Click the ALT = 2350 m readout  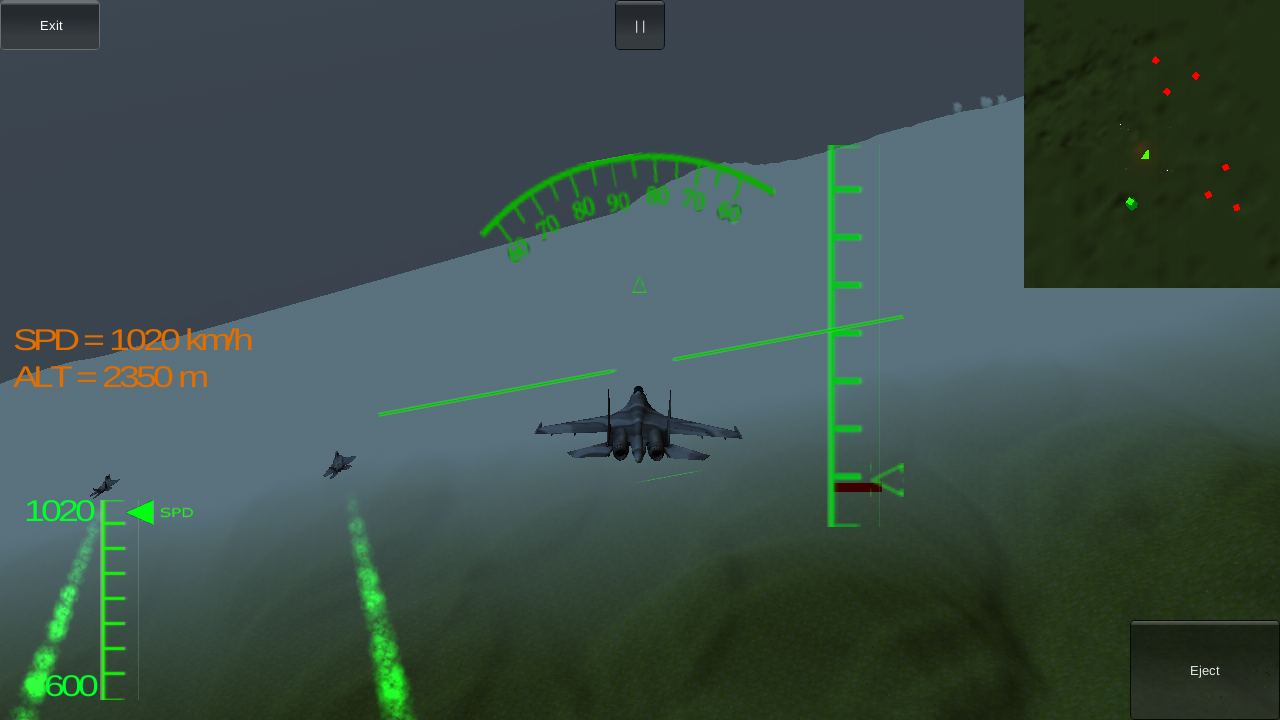coord(109,377)
